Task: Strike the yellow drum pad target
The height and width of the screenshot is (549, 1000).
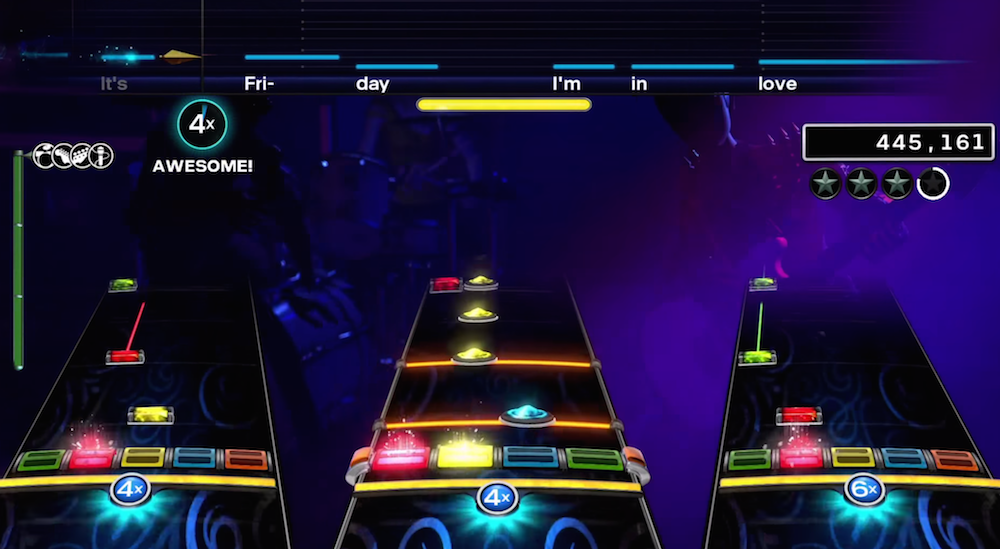Action: click(x=465, y=457)
